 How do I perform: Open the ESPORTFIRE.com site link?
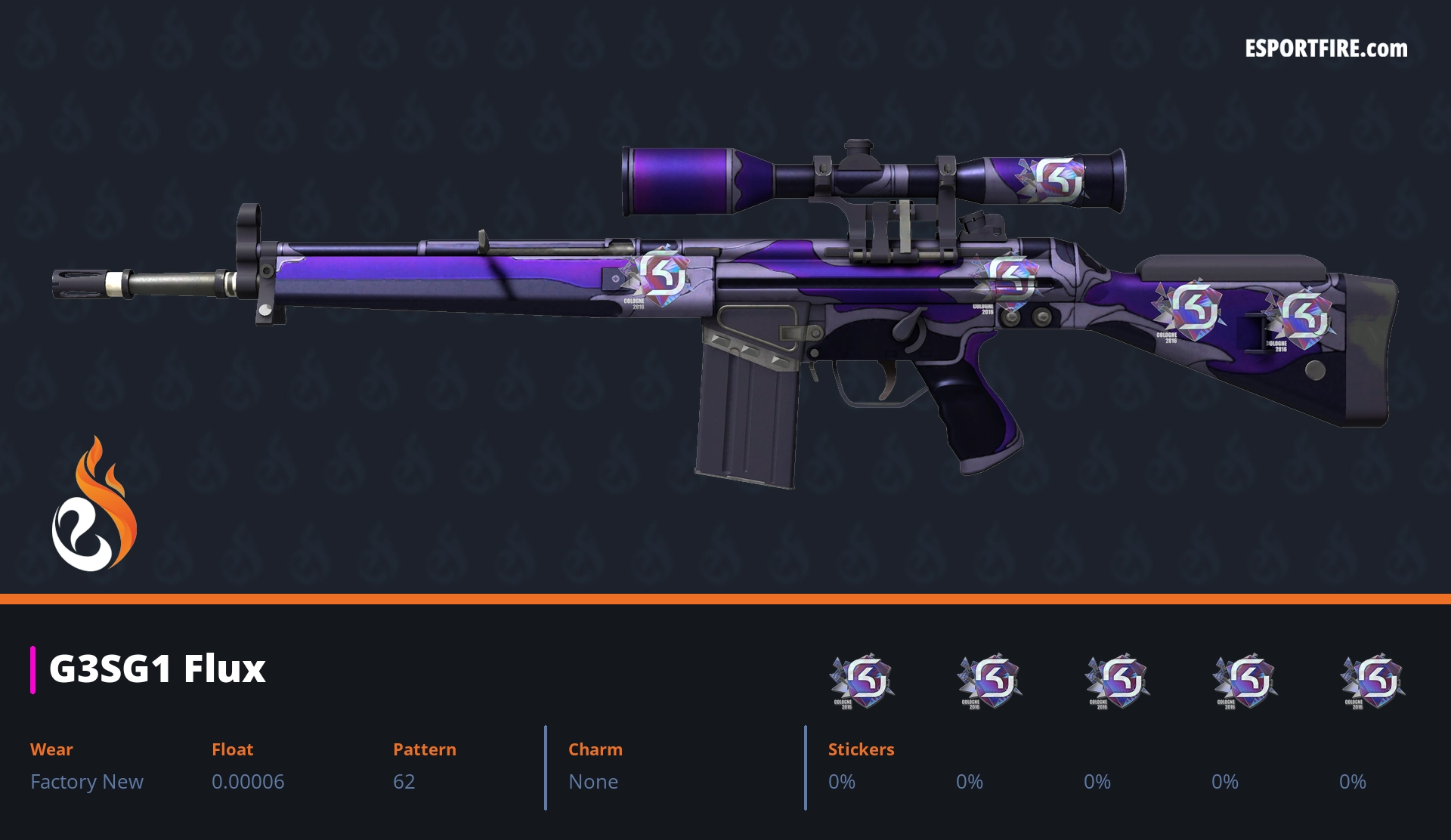1326,49
